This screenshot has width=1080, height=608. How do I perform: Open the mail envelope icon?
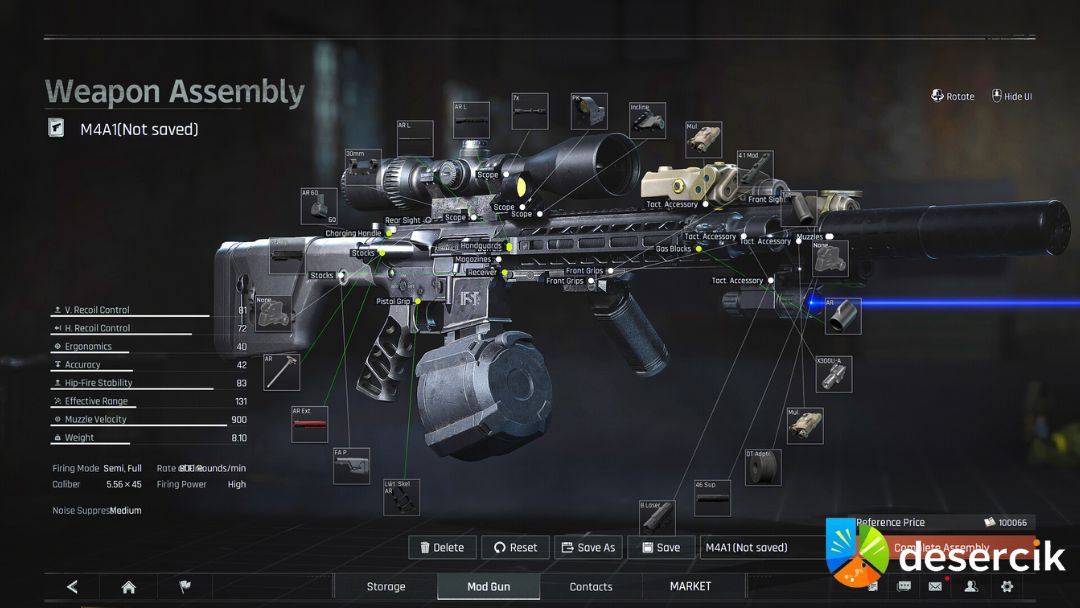[x=935, y=587]
